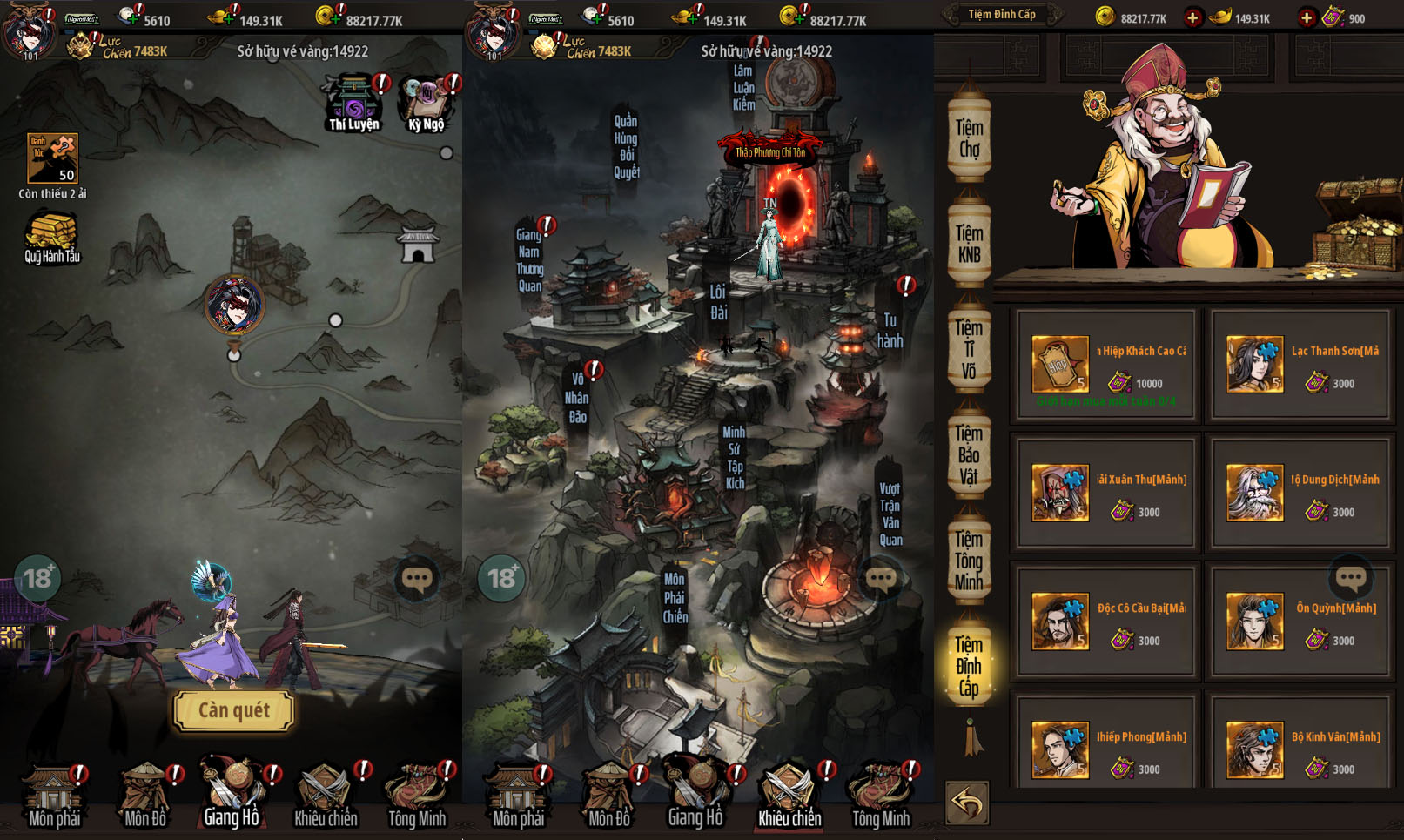Viewport: 1404px width, 840px height.
Task: Select the Tiệm Tỉ Võ shop tab
Action: tap(969, 350)
